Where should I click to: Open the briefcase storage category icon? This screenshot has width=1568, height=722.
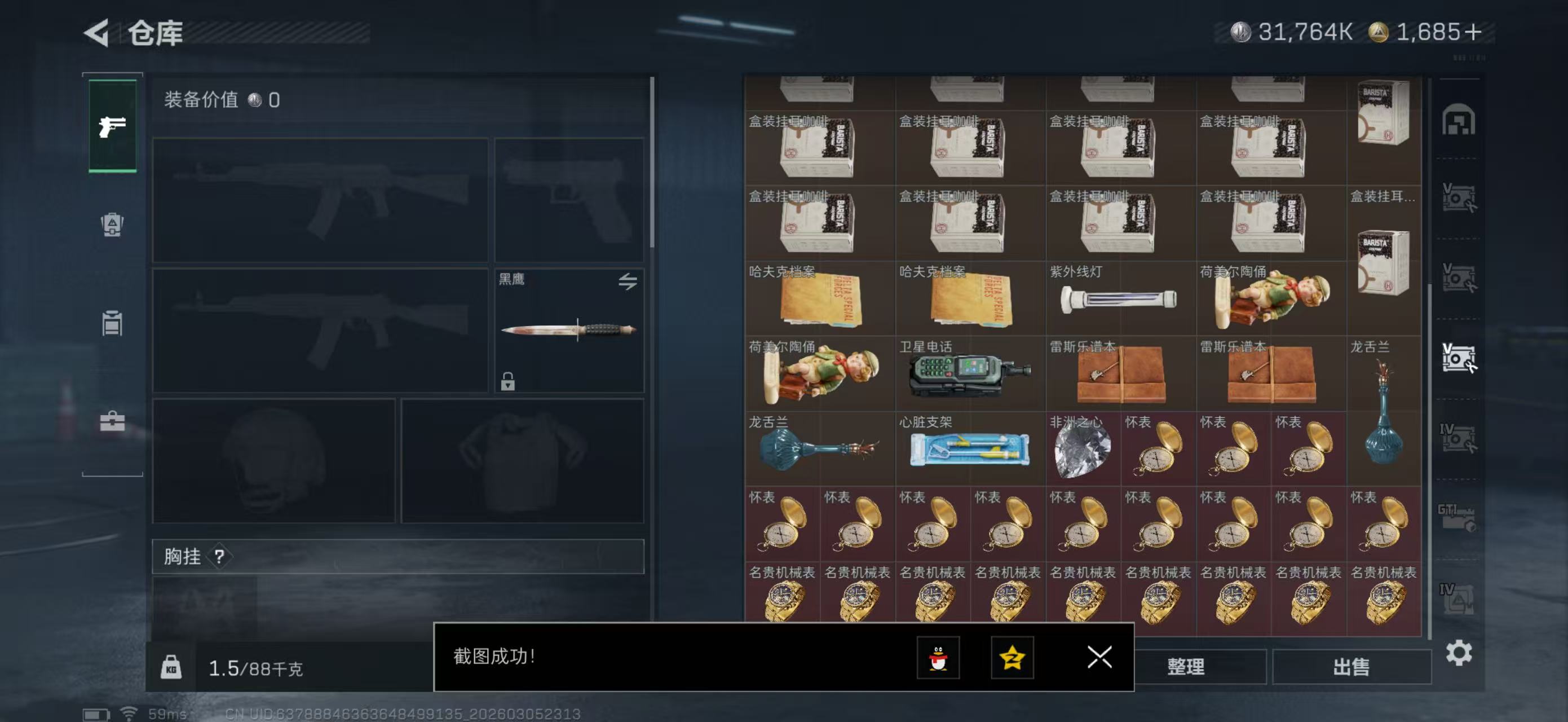113,423
